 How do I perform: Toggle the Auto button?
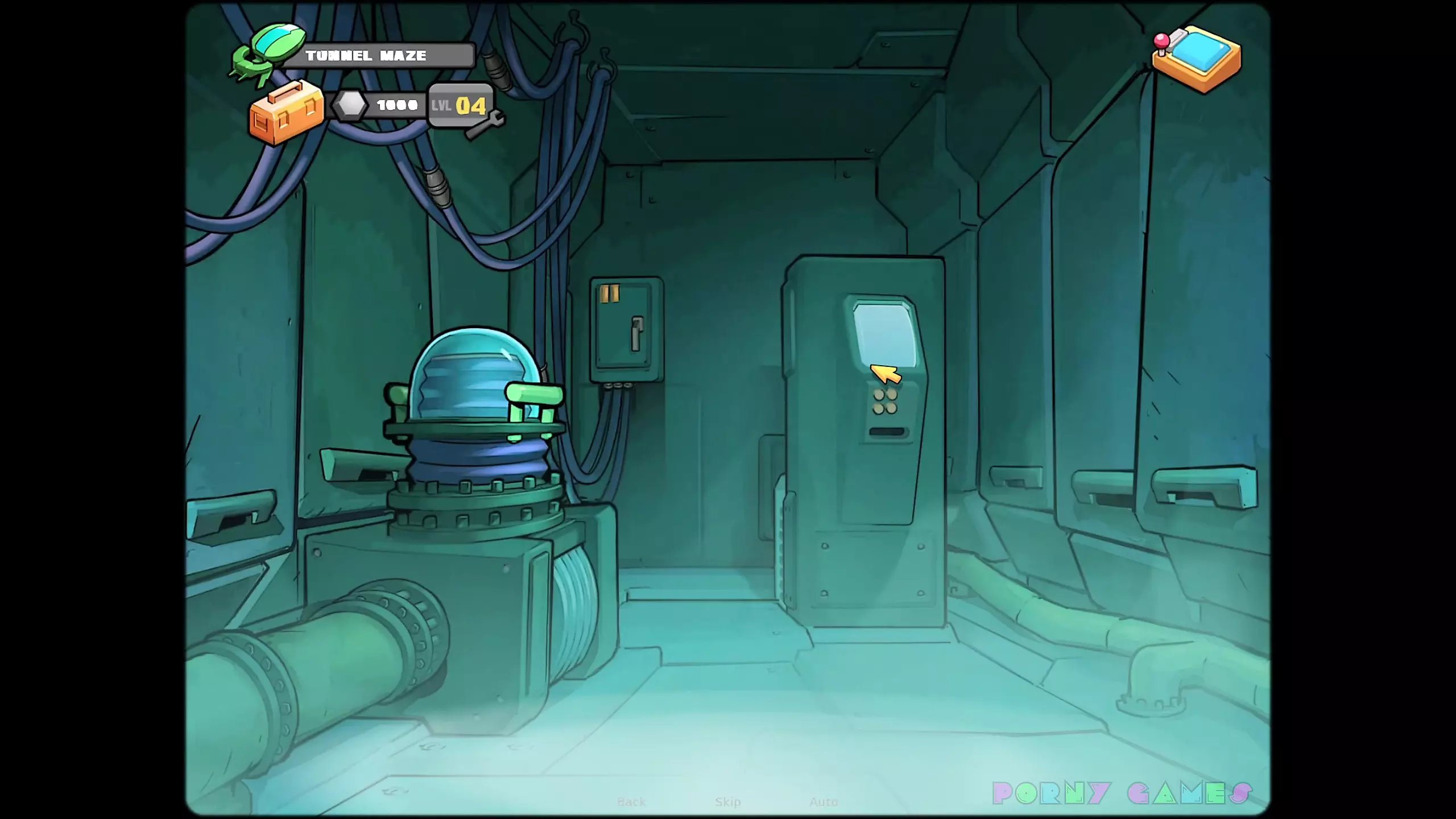coord(823,802)
